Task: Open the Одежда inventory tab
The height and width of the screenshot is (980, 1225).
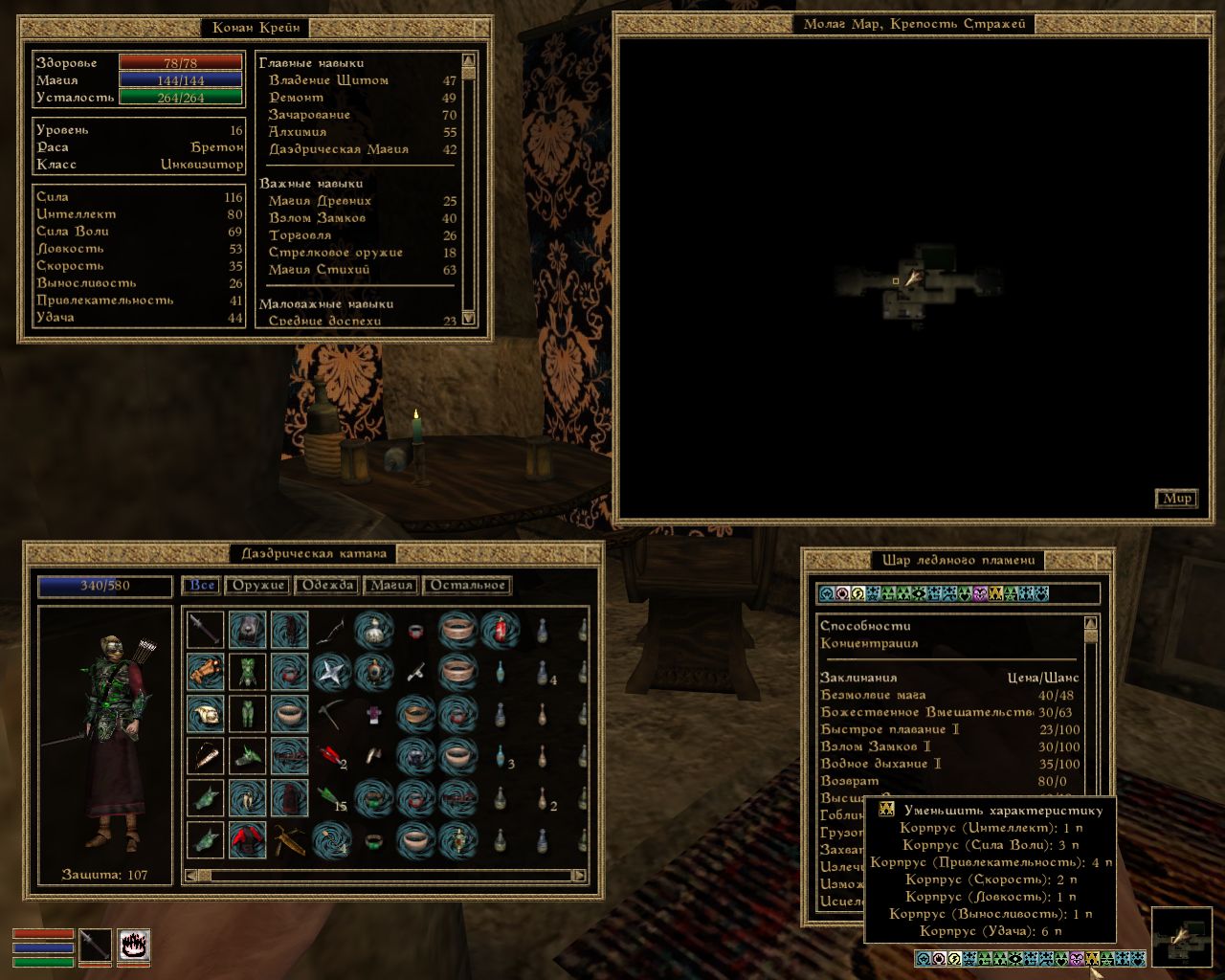Action: [328, 586]
